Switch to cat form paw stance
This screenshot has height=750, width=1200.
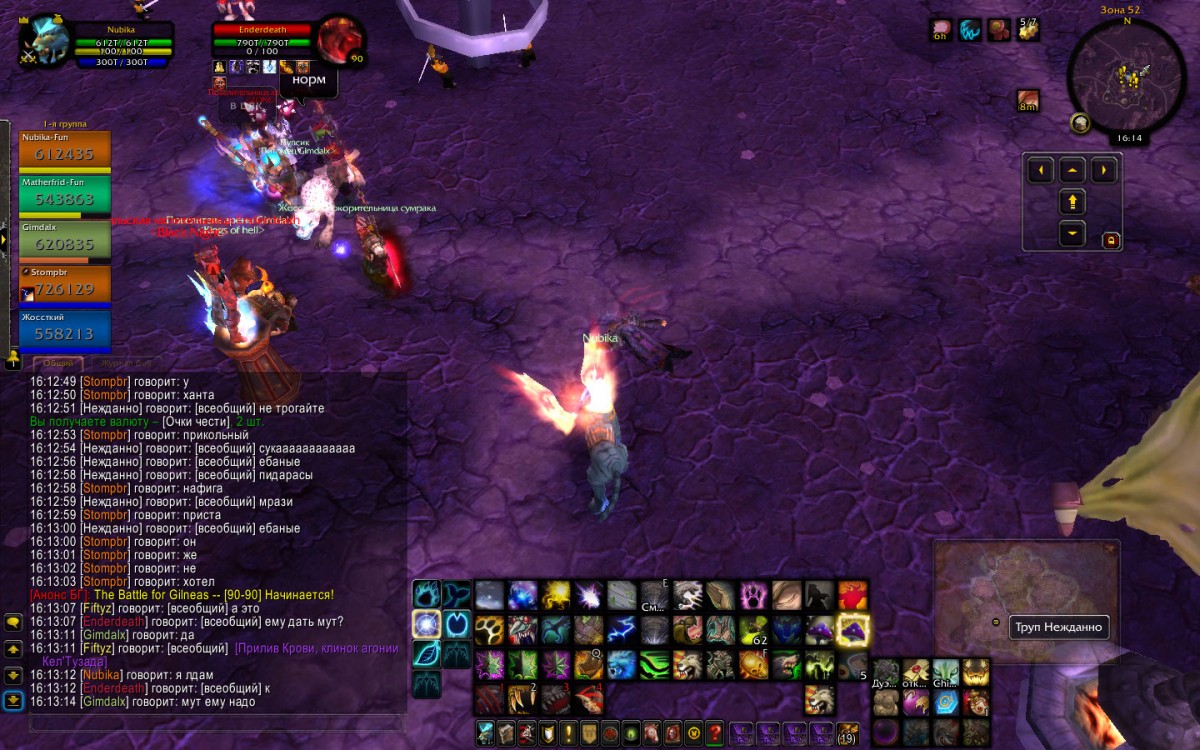[427, 596]
